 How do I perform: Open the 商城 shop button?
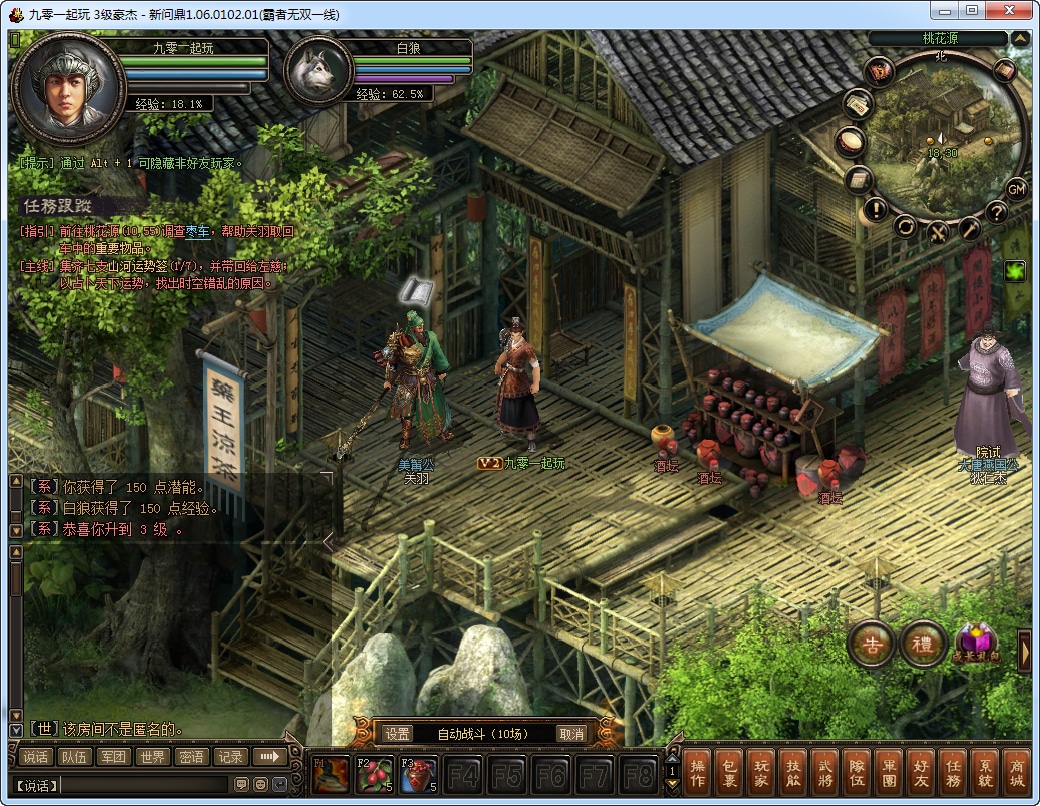tap(1015, 773)
